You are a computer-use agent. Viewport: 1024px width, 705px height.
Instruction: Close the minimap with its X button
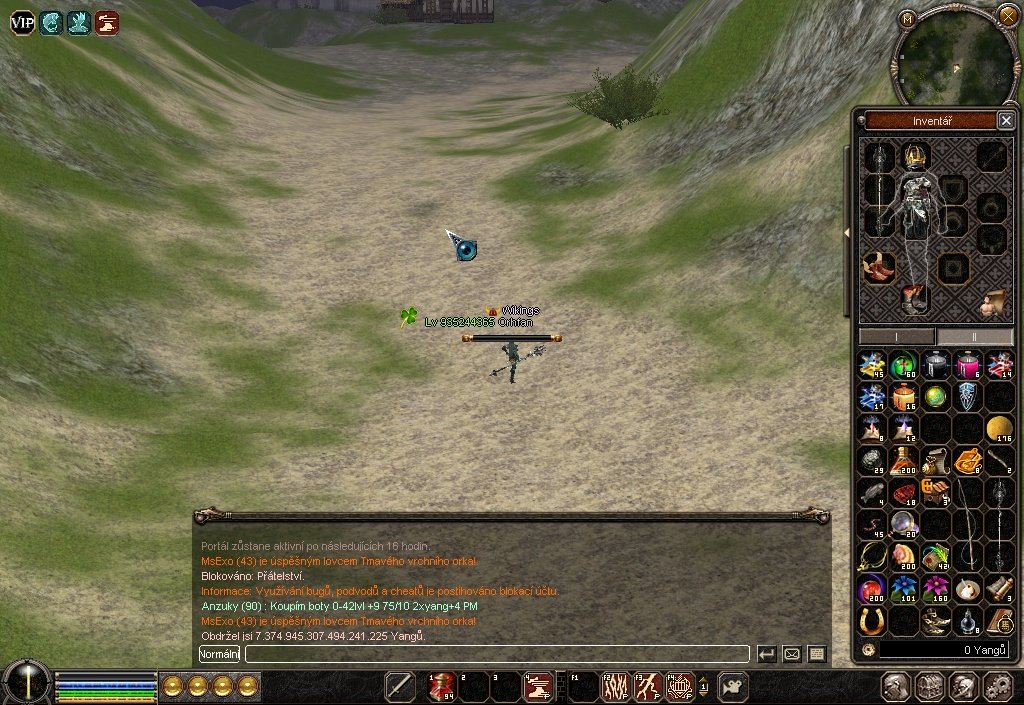(x=1008, y=15)
